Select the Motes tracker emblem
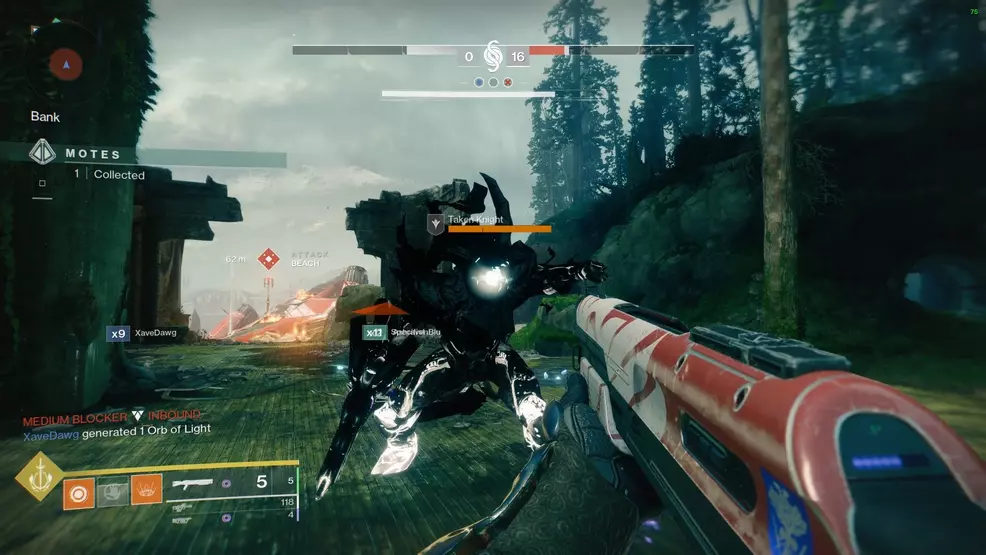This screenshot has width=986, height=555. coord(42,153)
